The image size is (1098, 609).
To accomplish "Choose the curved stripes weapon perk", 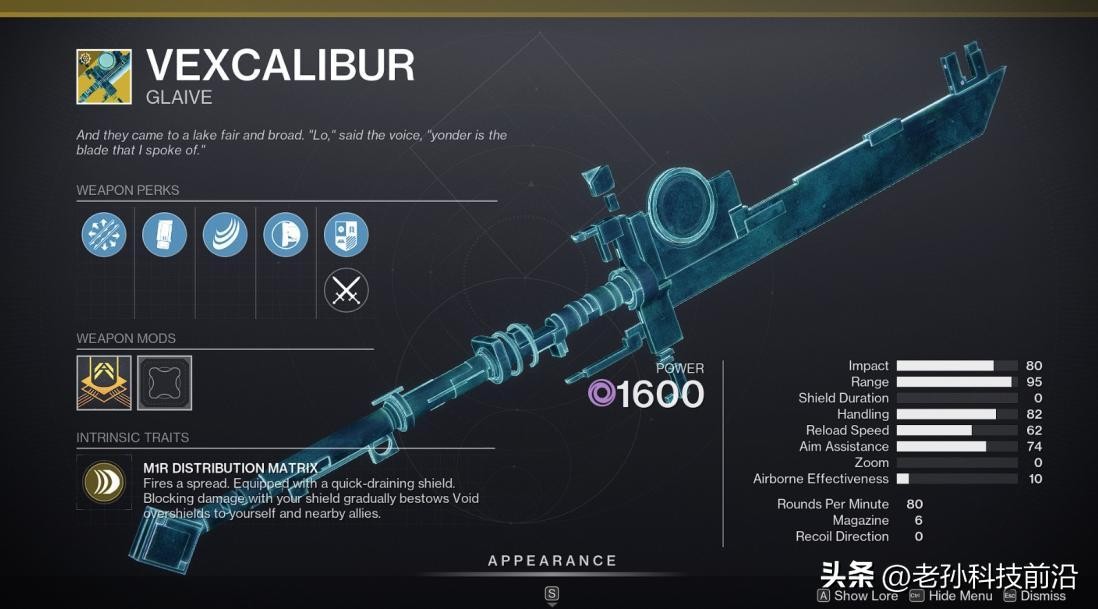I will click(x=225, y=235).
